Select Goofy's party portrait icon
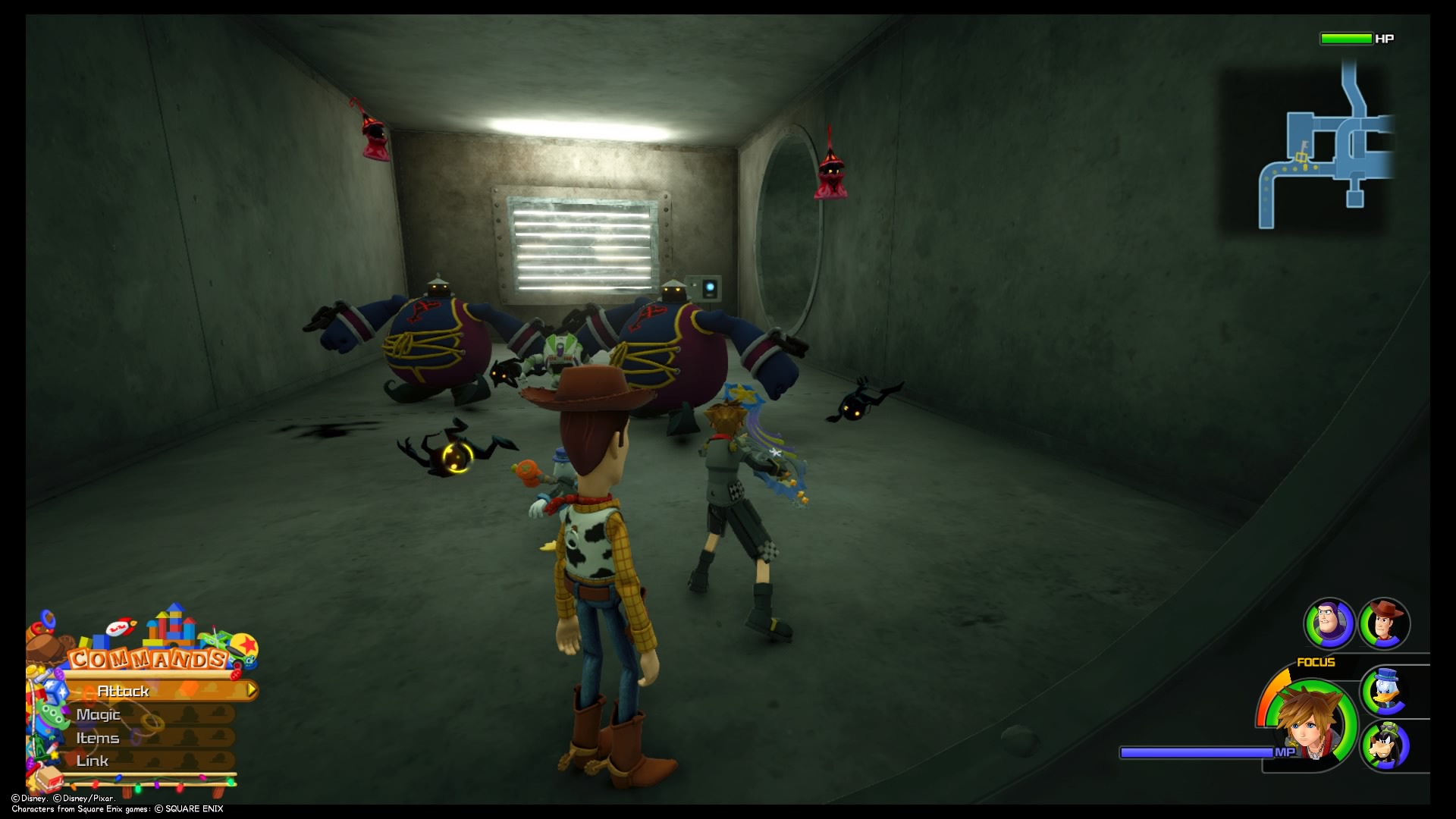This screenshot has height=819, width=1456. pos(1387,745)
